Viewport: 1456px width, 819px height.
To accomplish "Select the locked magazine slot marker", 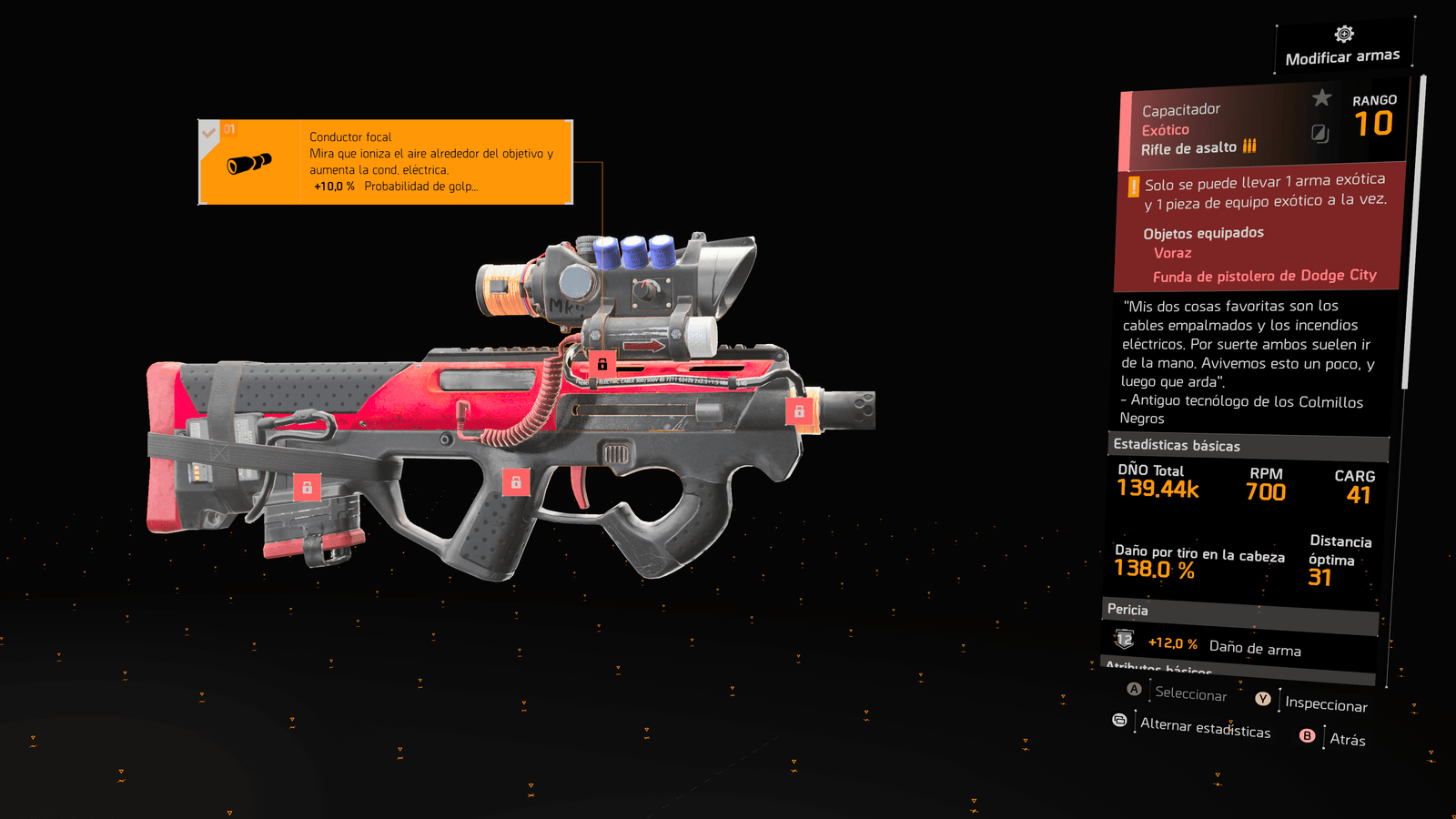I will [307, 487].
